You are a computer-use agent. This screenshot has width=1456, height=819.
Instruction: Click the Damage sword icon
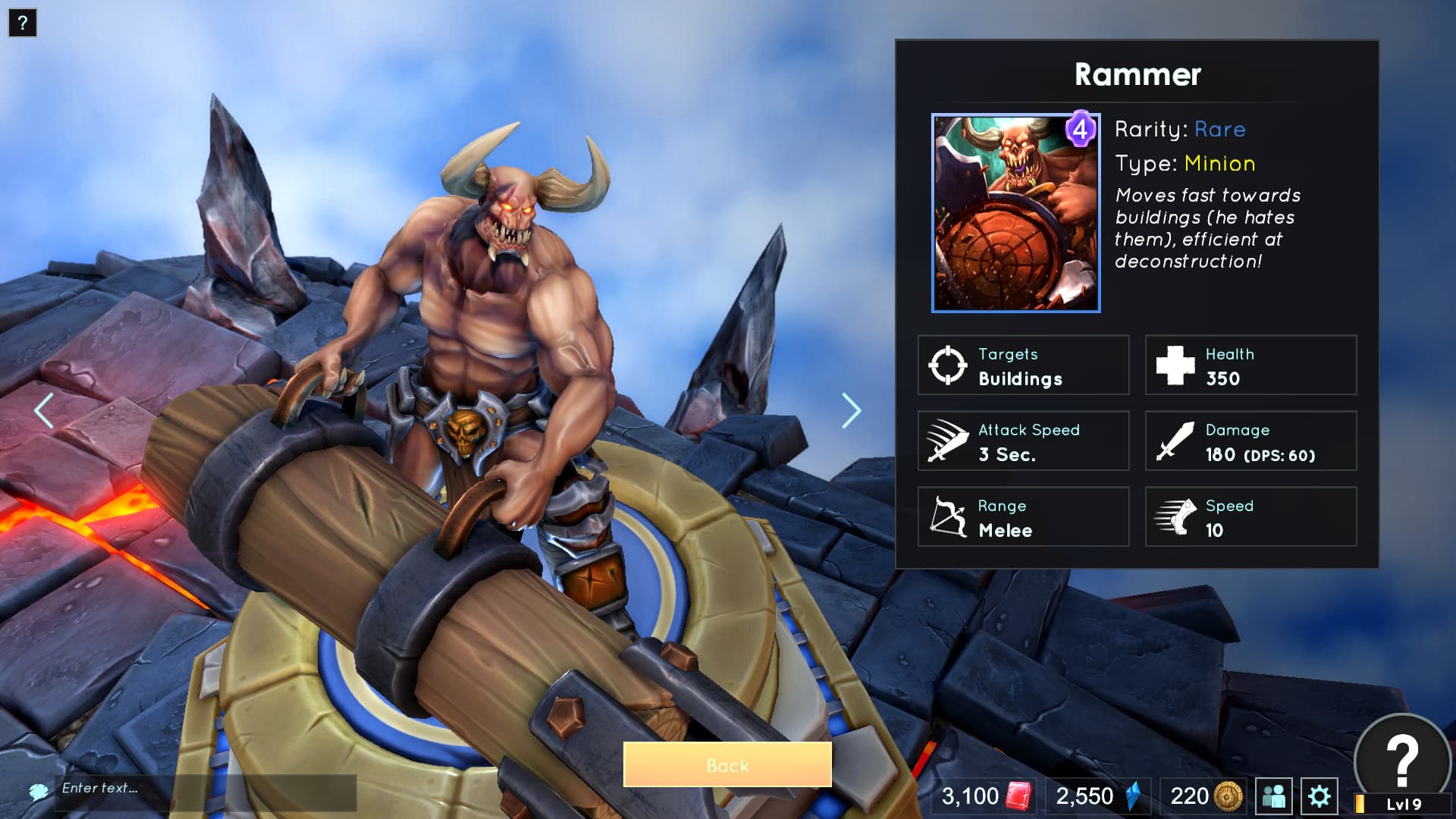[1172, 441]
